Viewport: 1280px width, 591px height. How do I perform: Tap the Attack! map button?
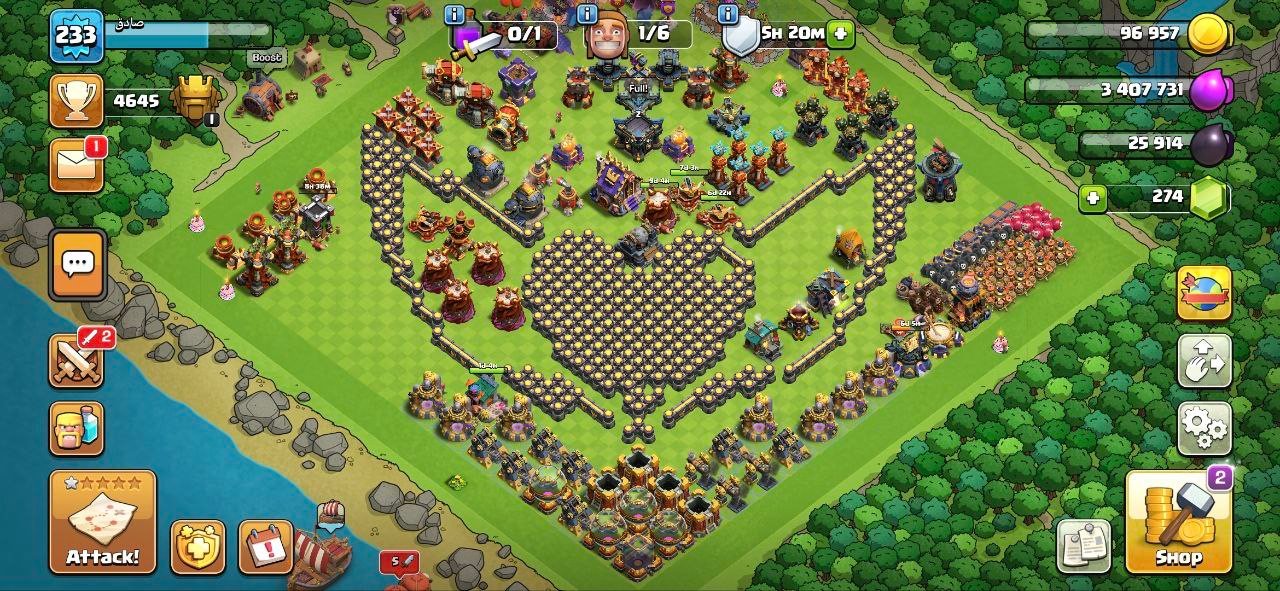coord(102,521)
